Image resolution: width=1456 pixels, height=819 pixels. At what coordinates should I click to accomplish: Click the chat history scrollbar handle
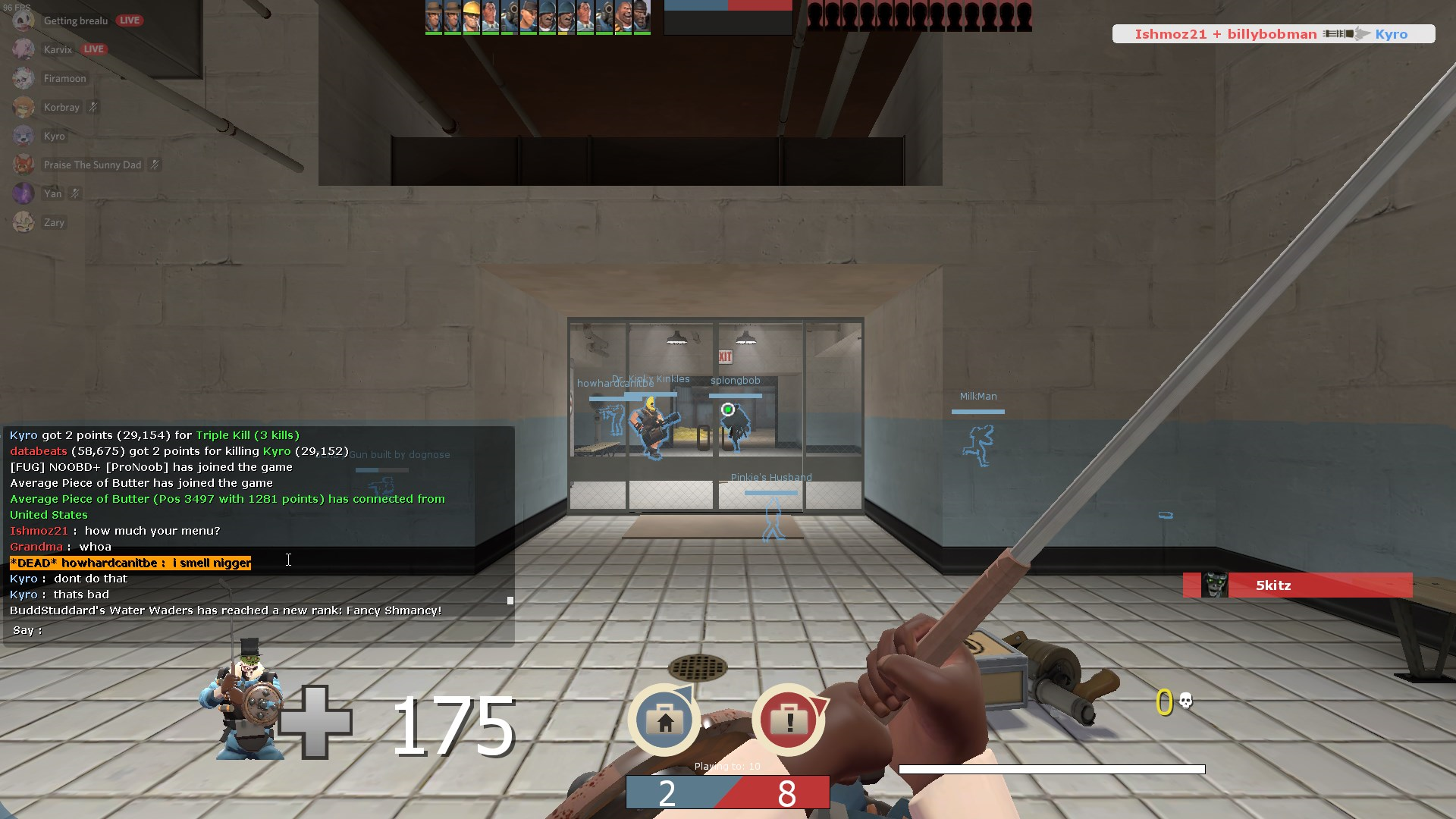coord(510,601)
